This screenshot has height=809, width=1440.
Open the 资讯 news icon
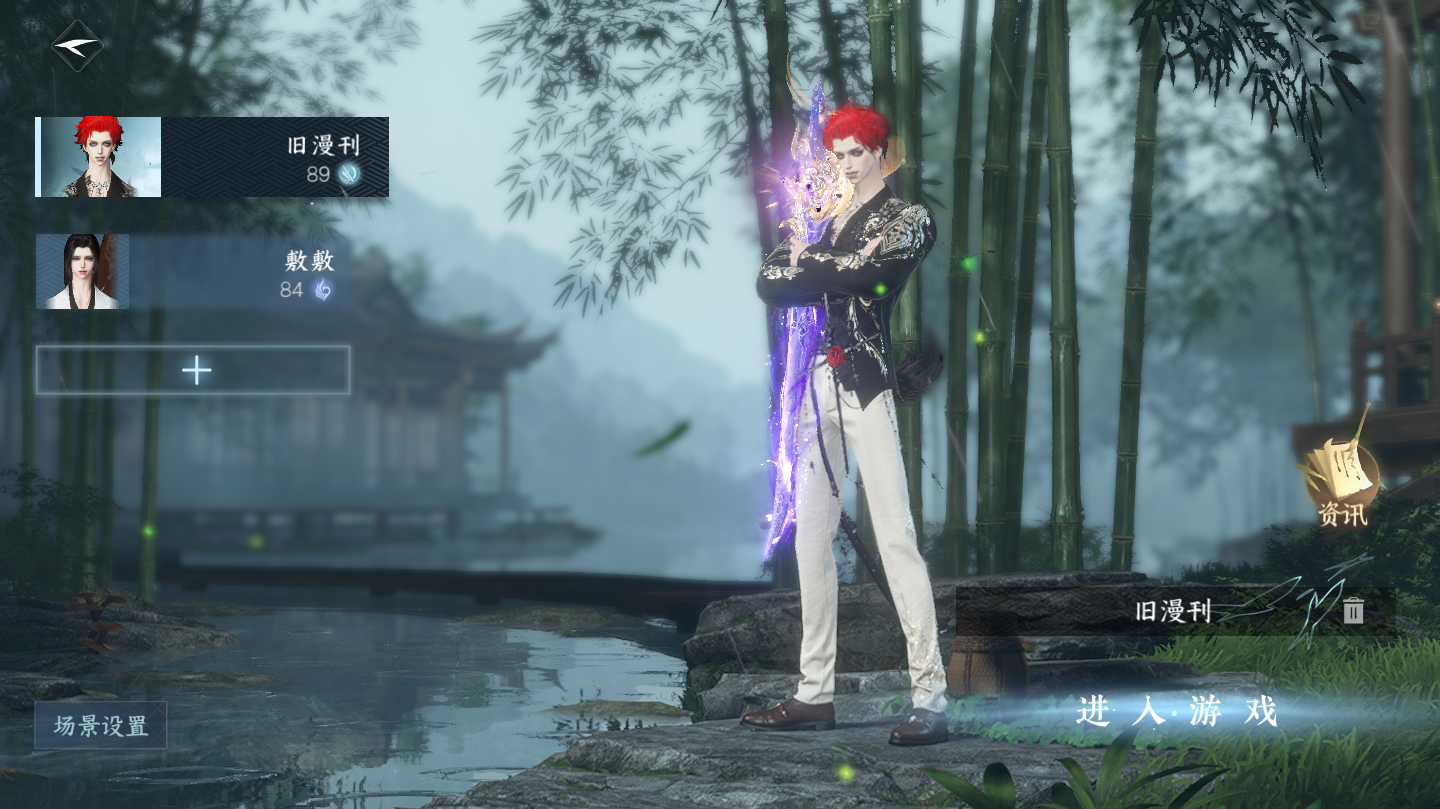[1340, 485]
